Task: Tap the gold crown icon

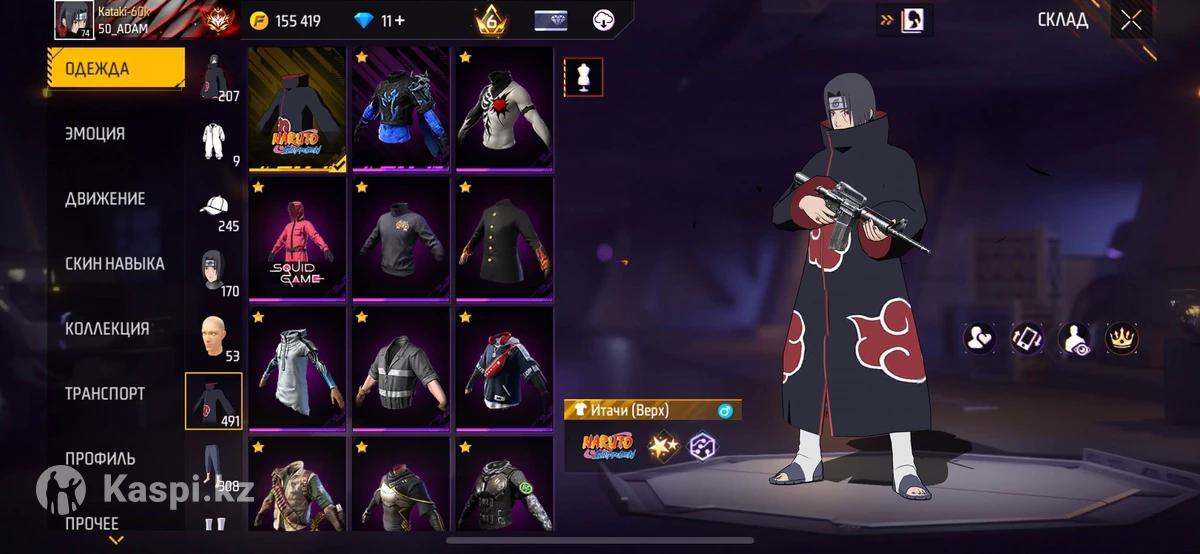Action: click(x=1121, y=338)
